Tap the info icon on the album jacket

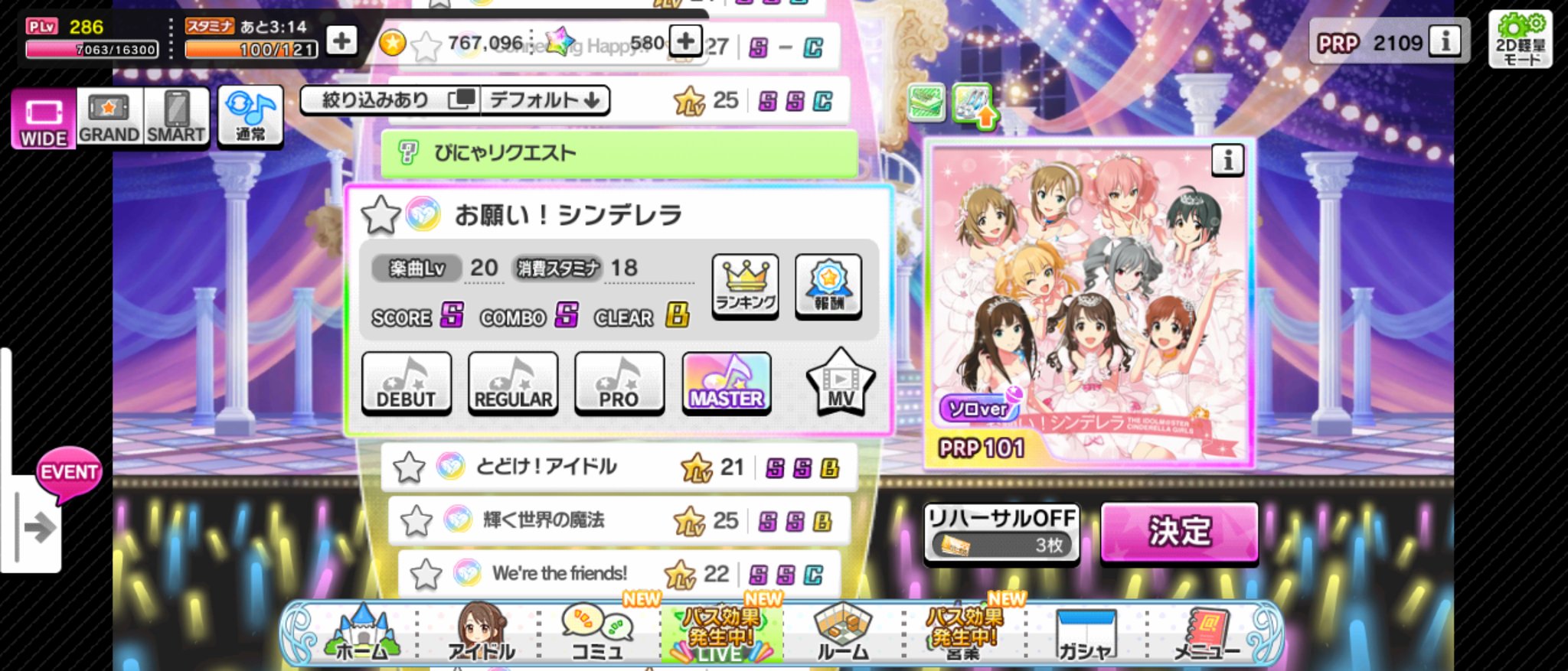pyautogui.click(x=1229, y=161)
